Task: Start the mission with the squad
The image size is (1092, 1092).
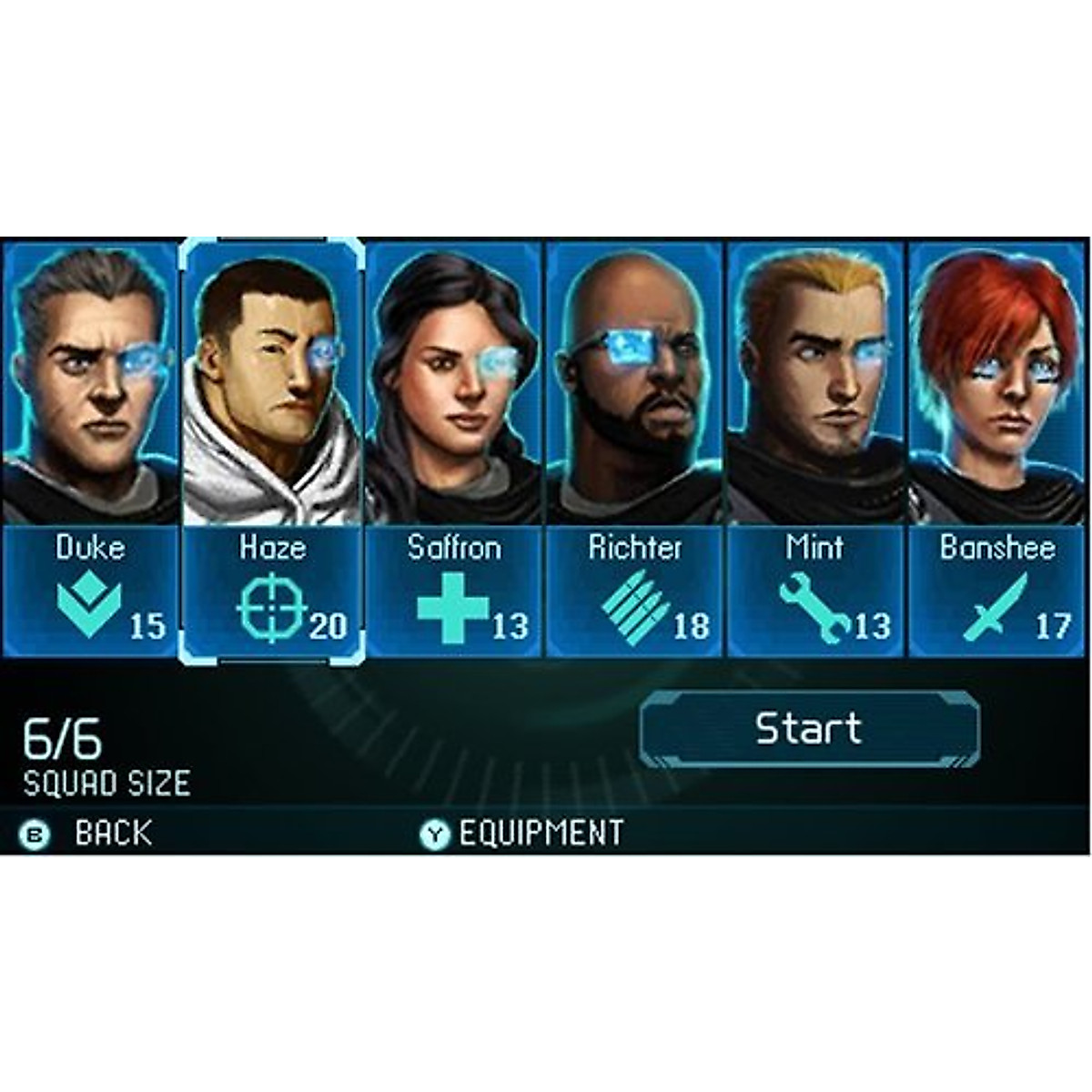Action: pyautogui.click(x=809, y=729)
